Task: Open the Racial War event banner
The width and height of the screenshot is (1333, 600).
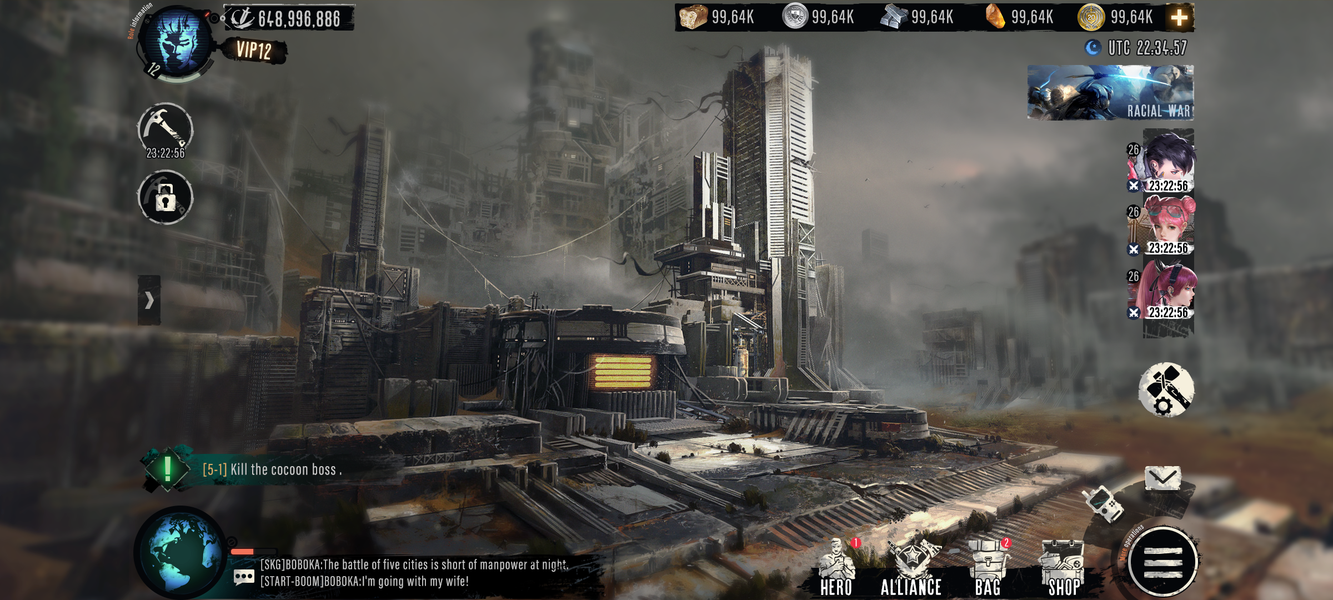Action: pyautogui.click(x=1110, y=93)
